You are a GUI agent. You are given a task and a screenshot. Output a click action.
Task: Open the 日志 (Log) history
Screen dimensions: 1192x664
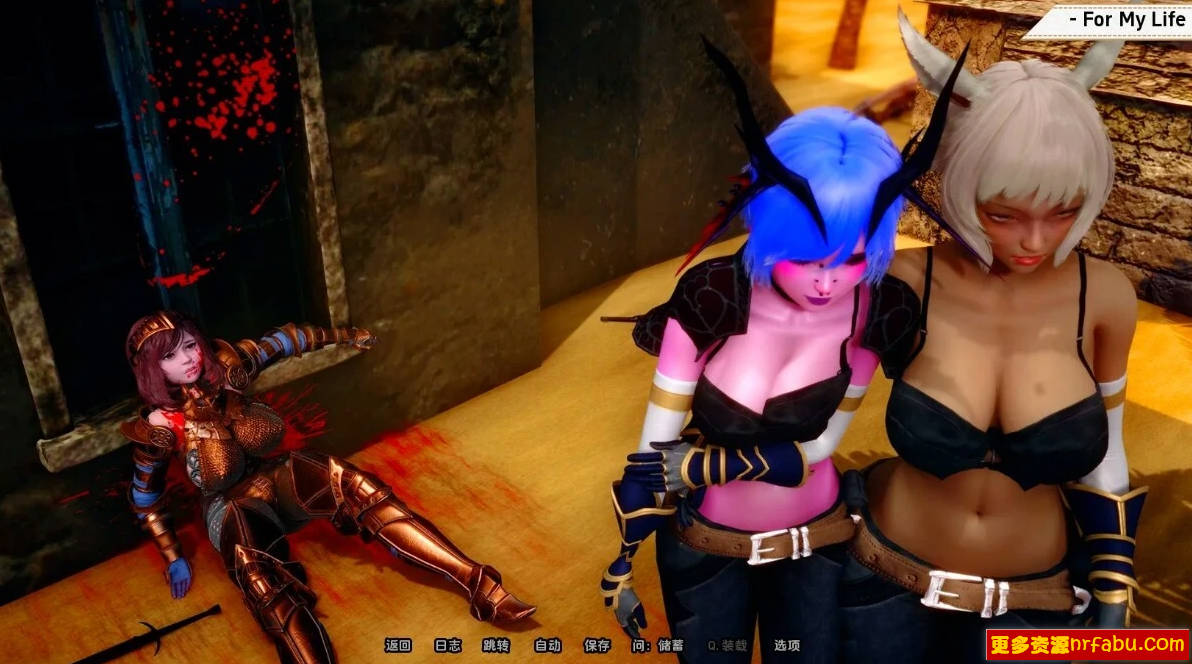(448, 646)
